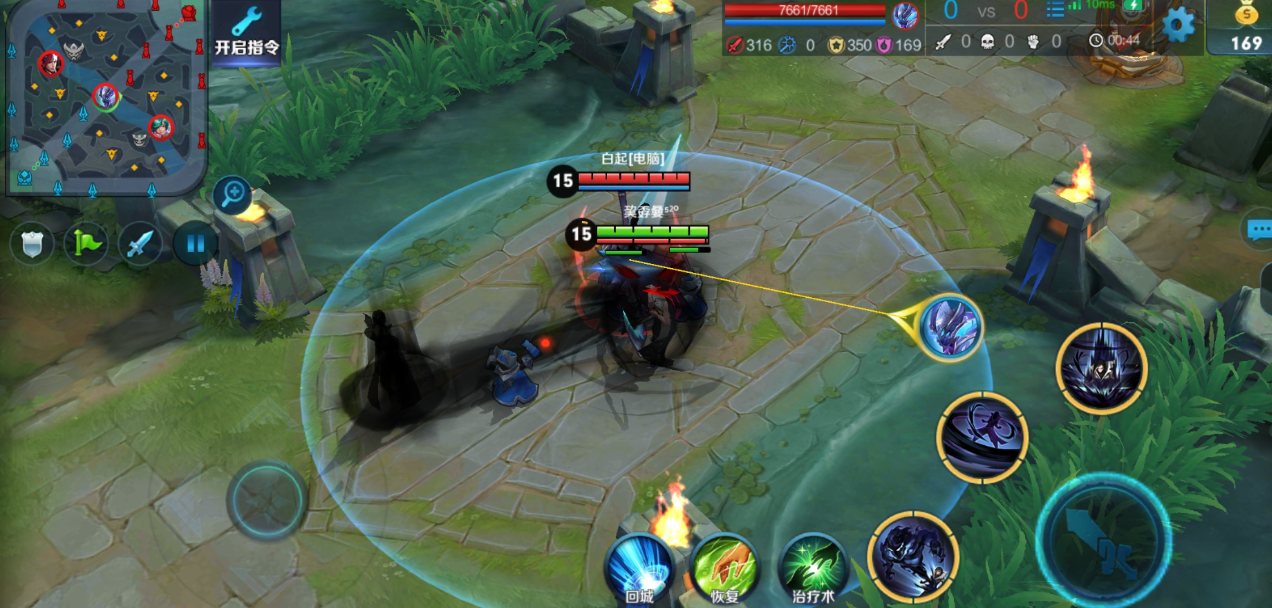Screen dimensions: 1272x608
Task: Target the enemy hero portrait icon
Action: (949, 326)
